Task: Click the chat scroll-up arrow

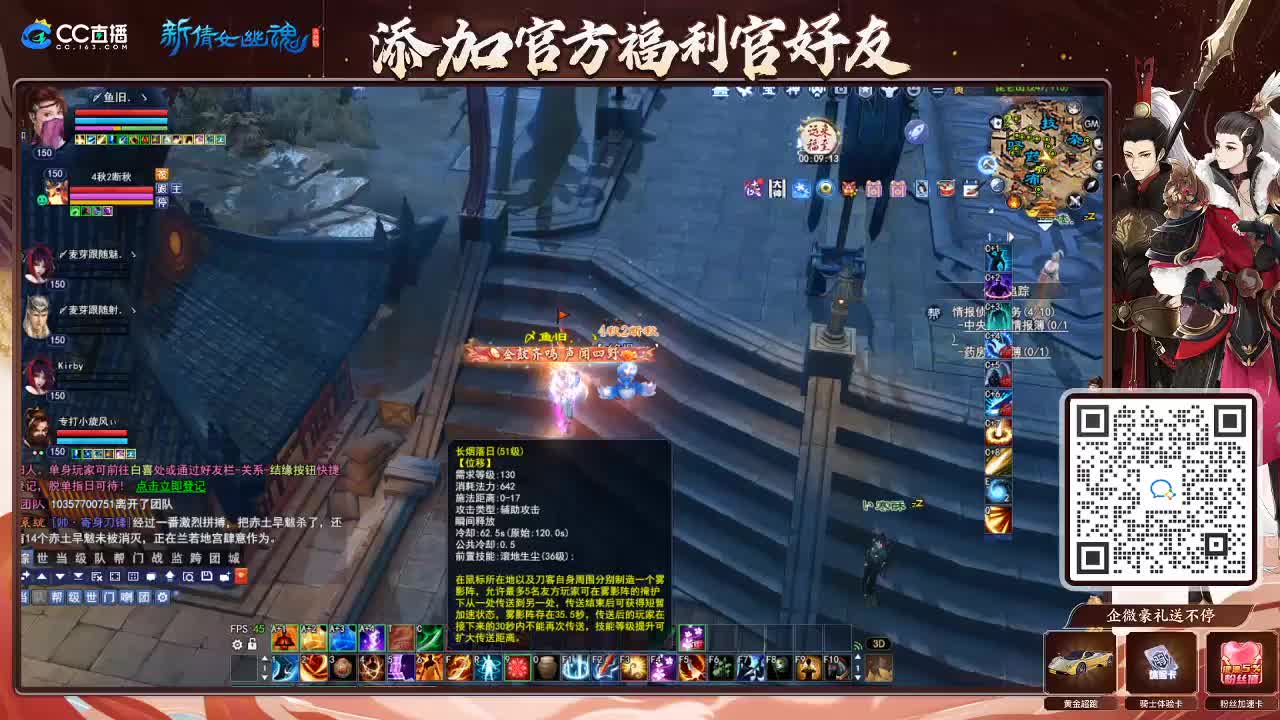Action: tap(42, 576)
